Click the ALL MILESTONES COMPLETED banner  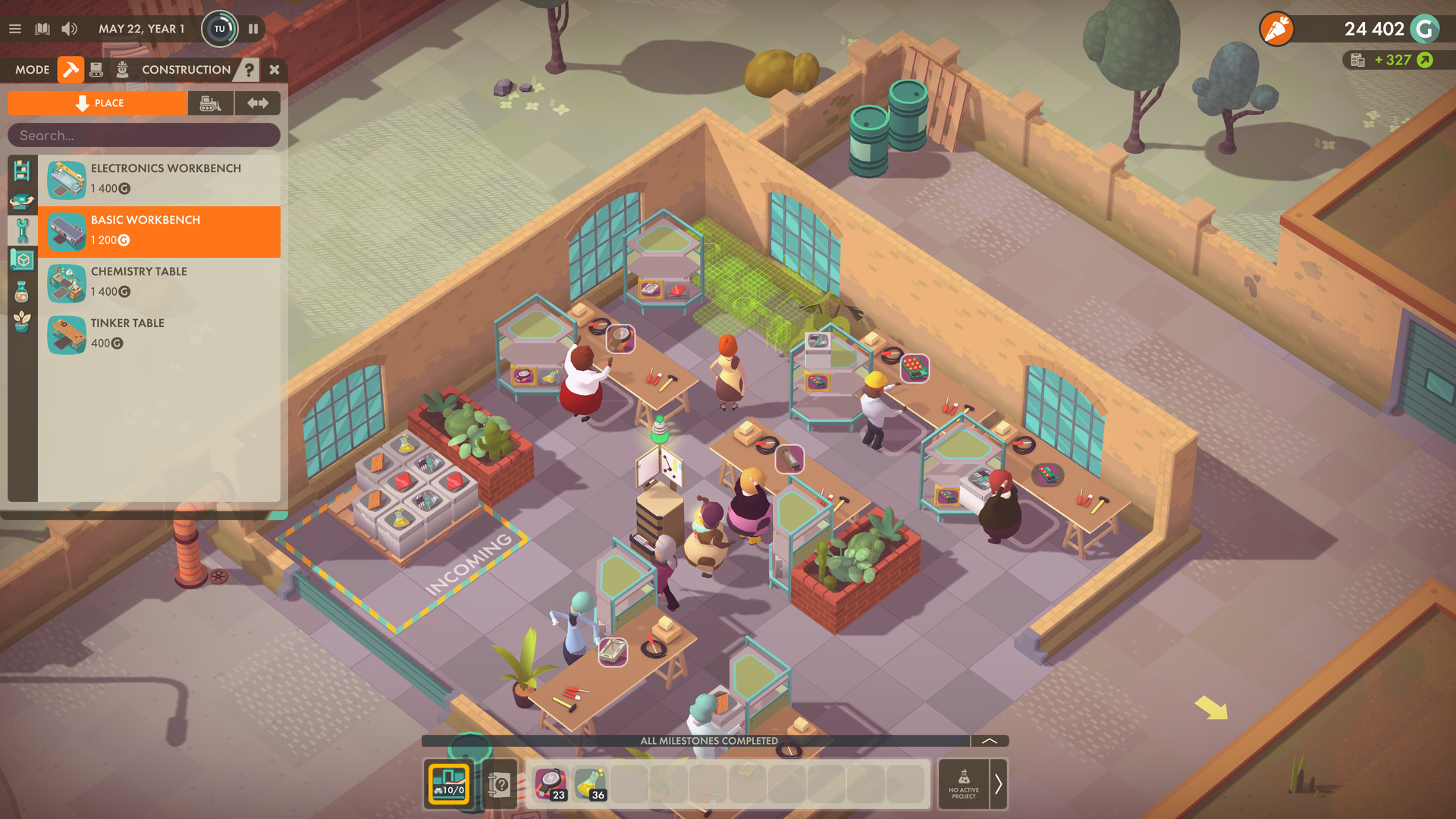click(709, 740)
